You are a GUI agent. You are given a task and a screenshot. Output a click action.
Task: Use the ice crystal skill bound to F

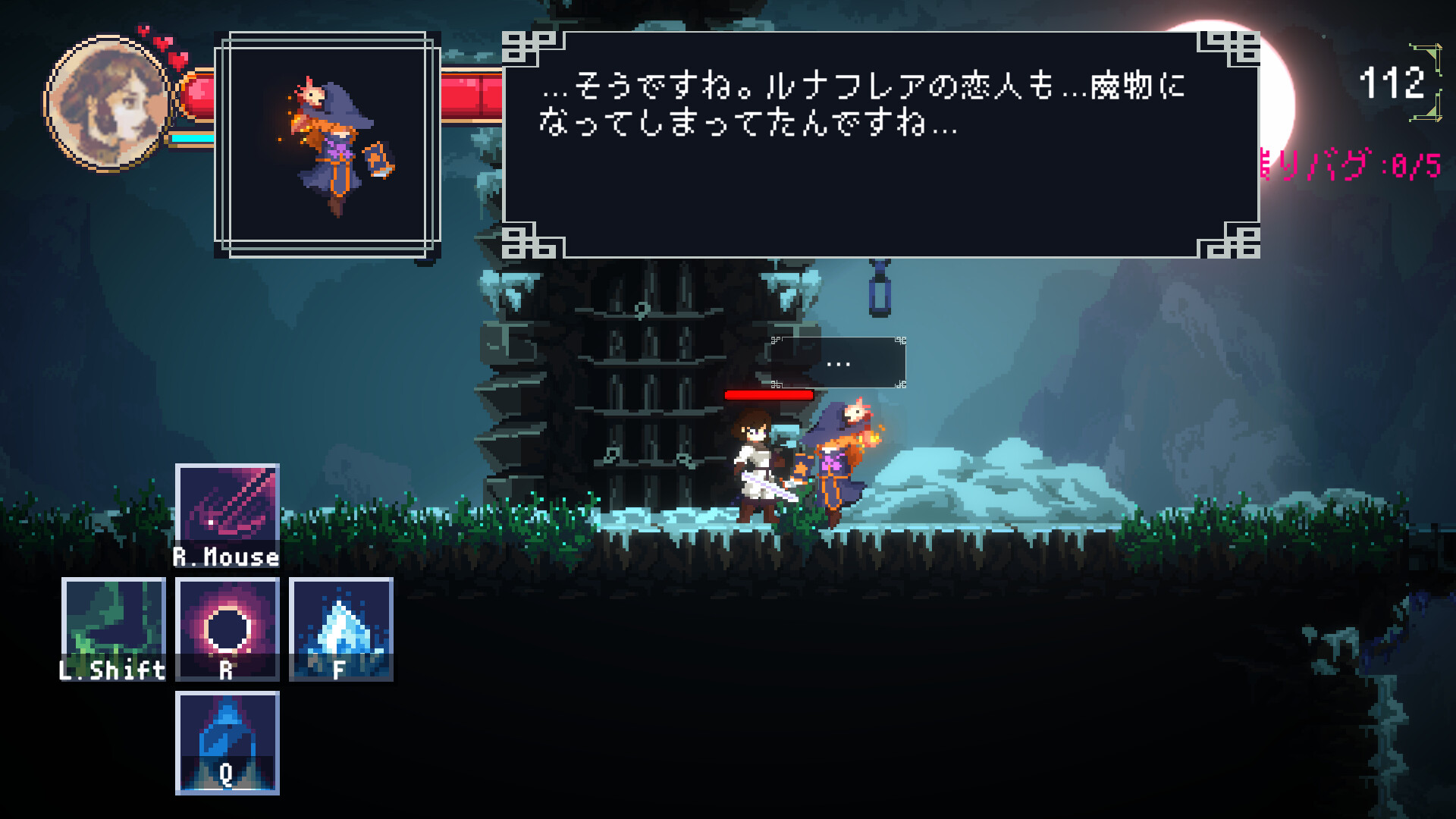point(341,629)
